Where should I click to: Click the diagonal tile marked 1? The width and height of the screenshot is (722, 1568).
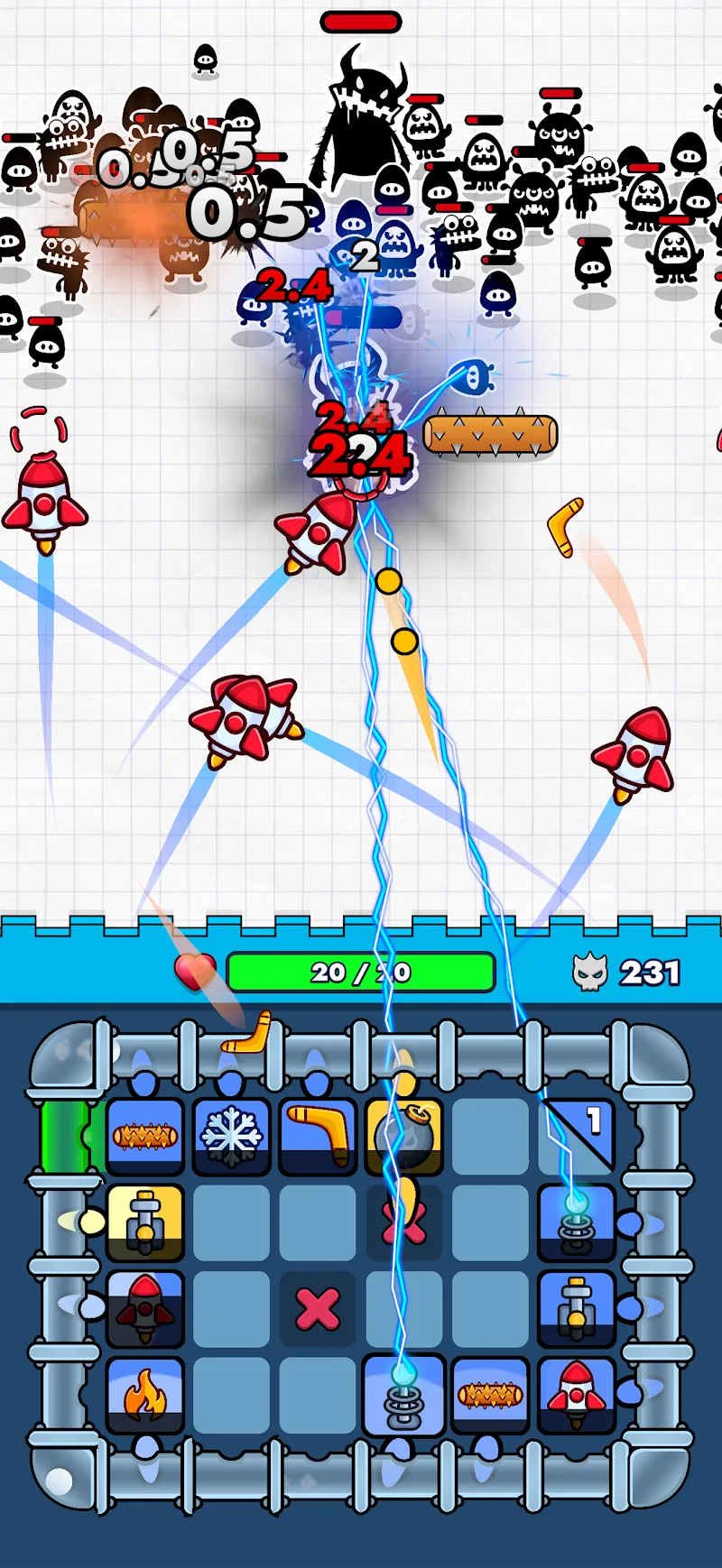[x=578, y=1135]
